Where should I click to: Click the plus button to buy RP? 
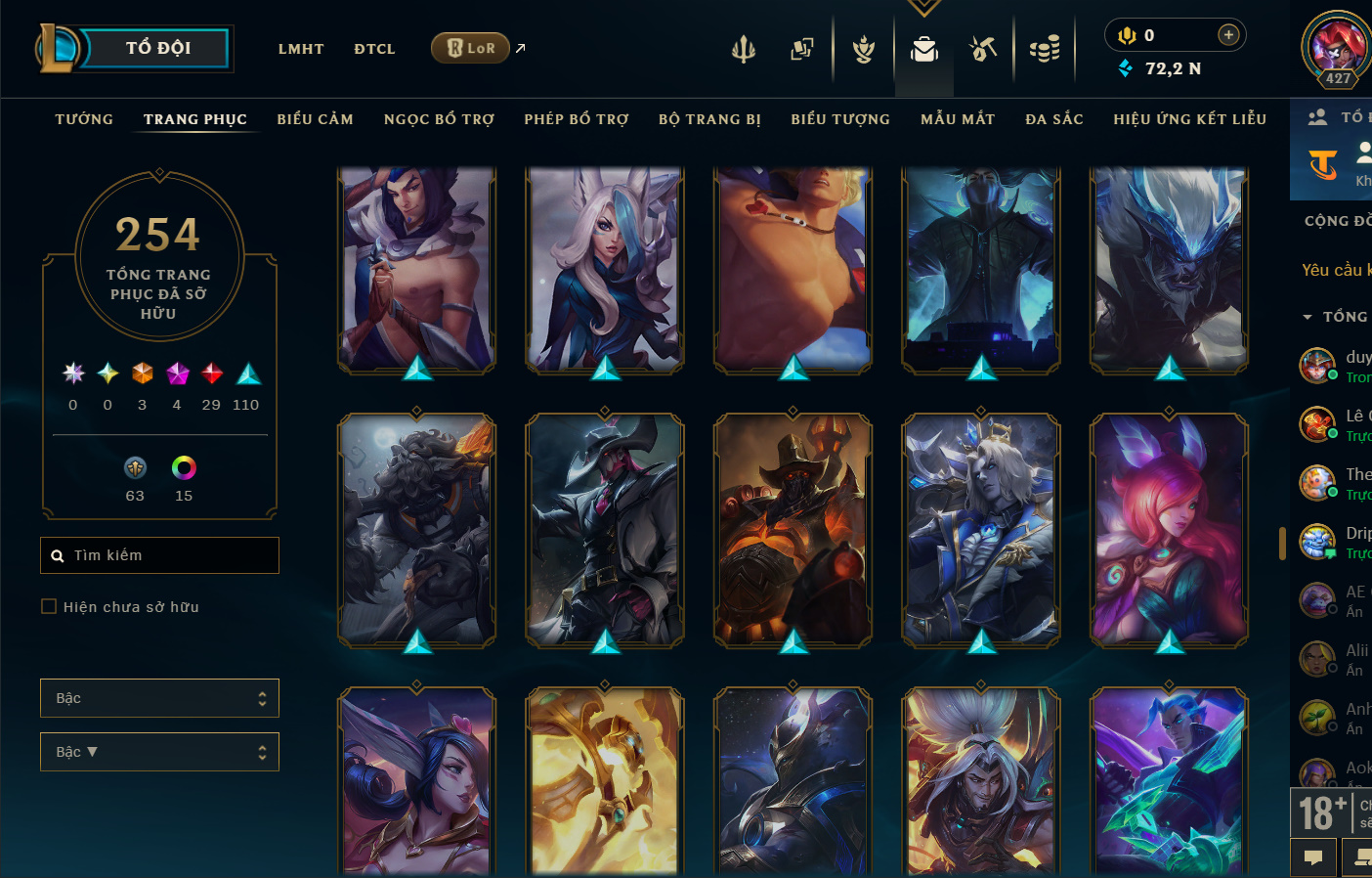pyautogui.click(x=1228, y=35)
